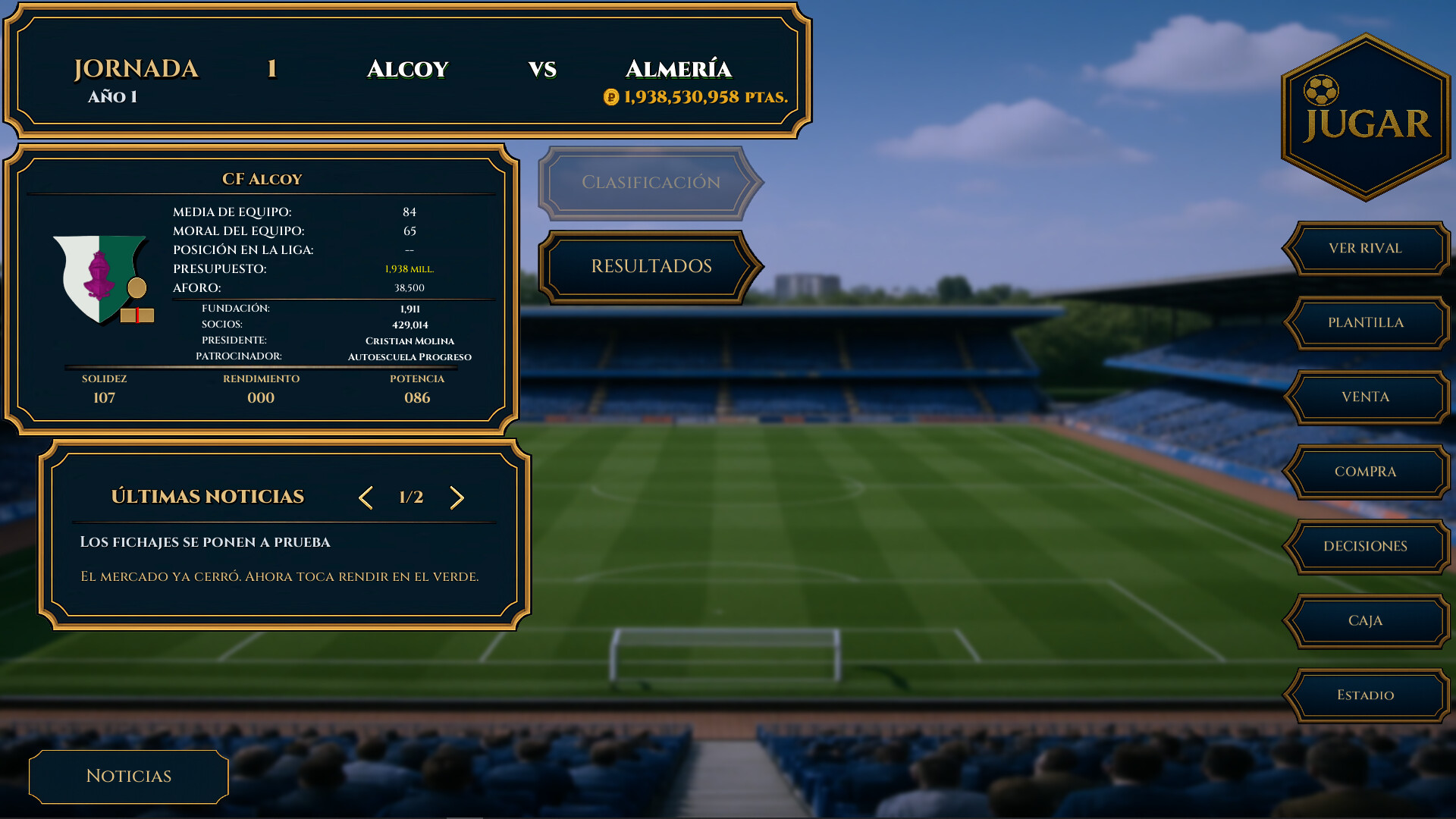Screen dimensions: 1456x819
Task: Click the Presupuesto value showing 1,938 mill.
Action: click(x=409, y=268)
